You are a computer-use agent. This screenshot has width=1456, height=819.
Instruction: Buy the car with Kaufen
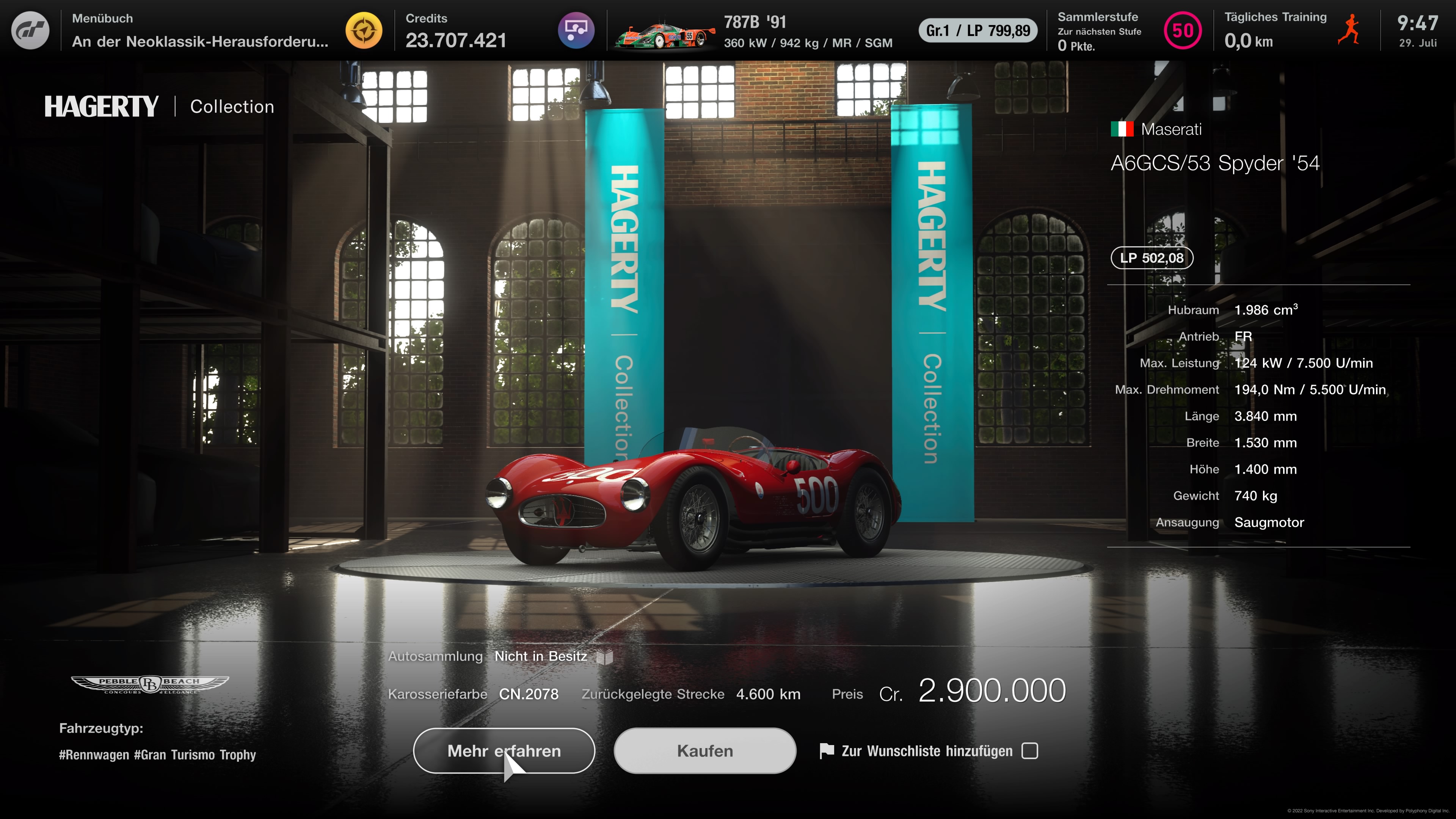pos(705,751)
